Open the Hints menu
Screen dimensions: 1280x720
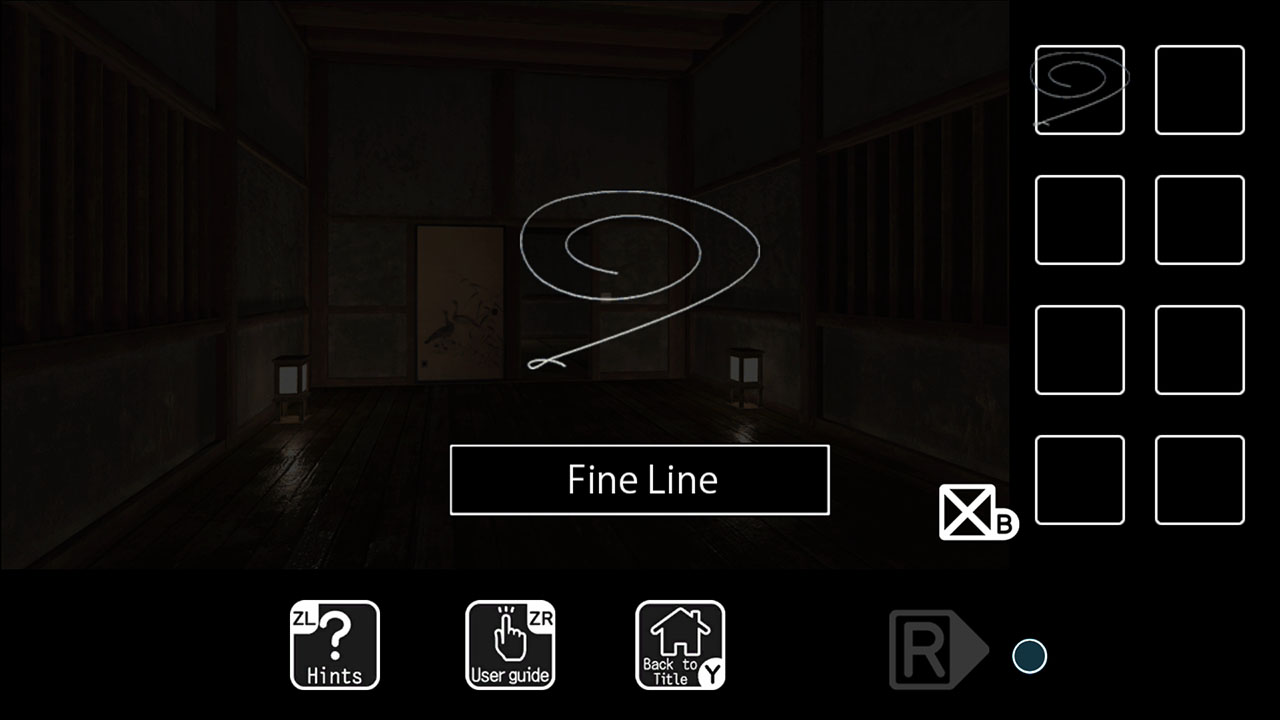[x=334, y=645]
